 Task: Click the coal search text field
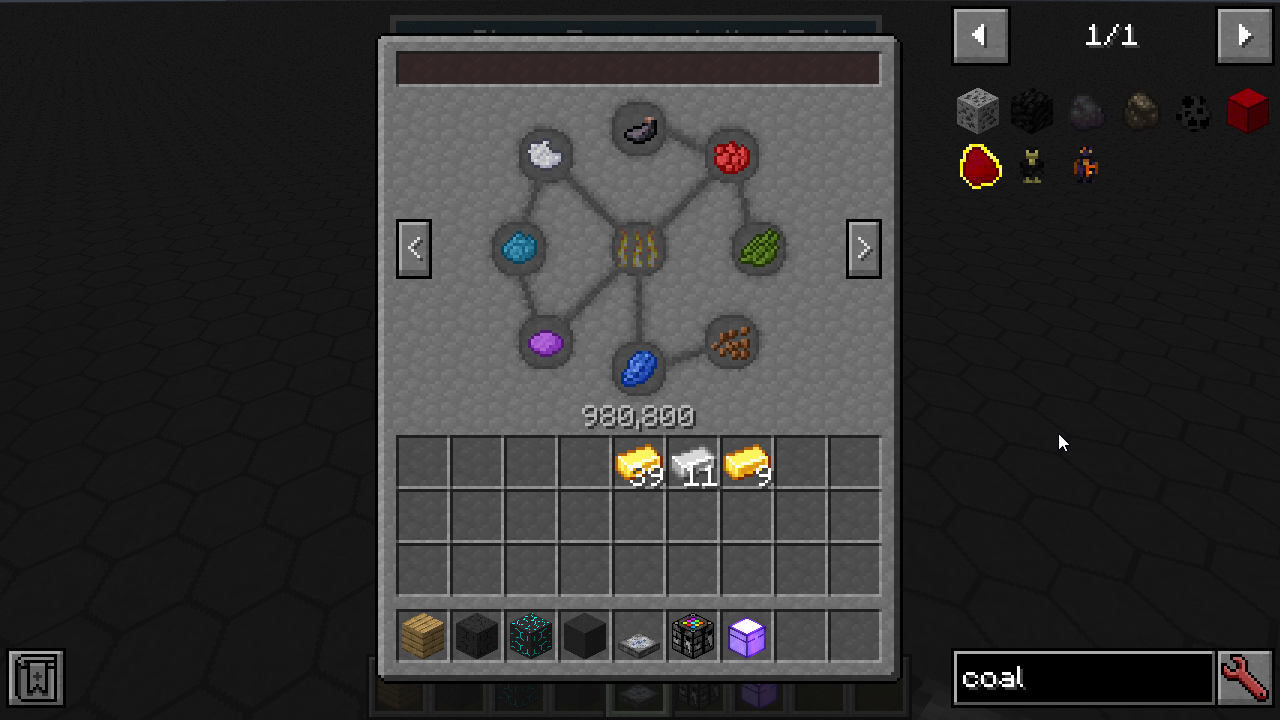click(1083, 678)
